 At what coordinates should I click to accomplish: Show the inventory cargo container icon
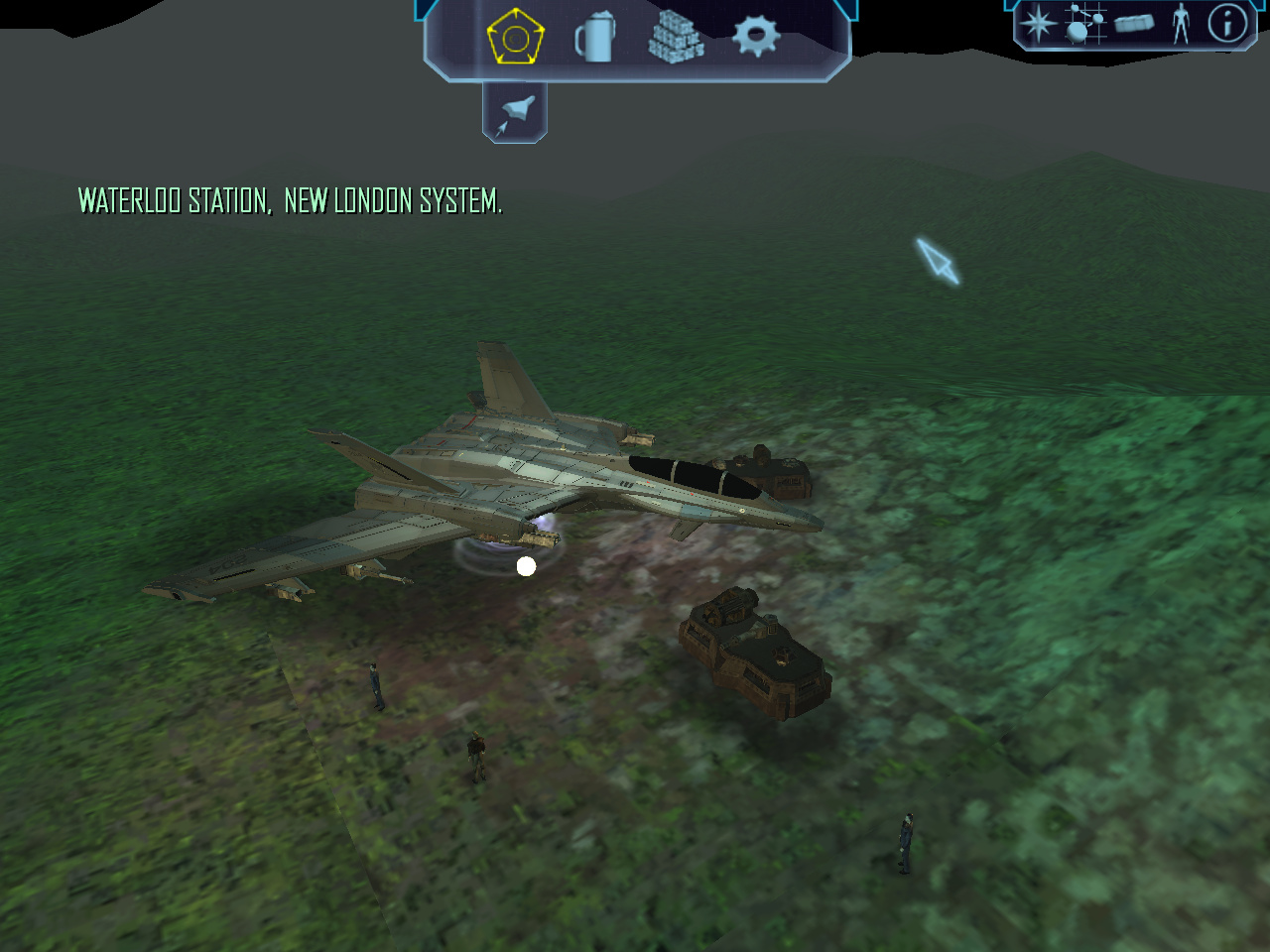point(1133,23)
